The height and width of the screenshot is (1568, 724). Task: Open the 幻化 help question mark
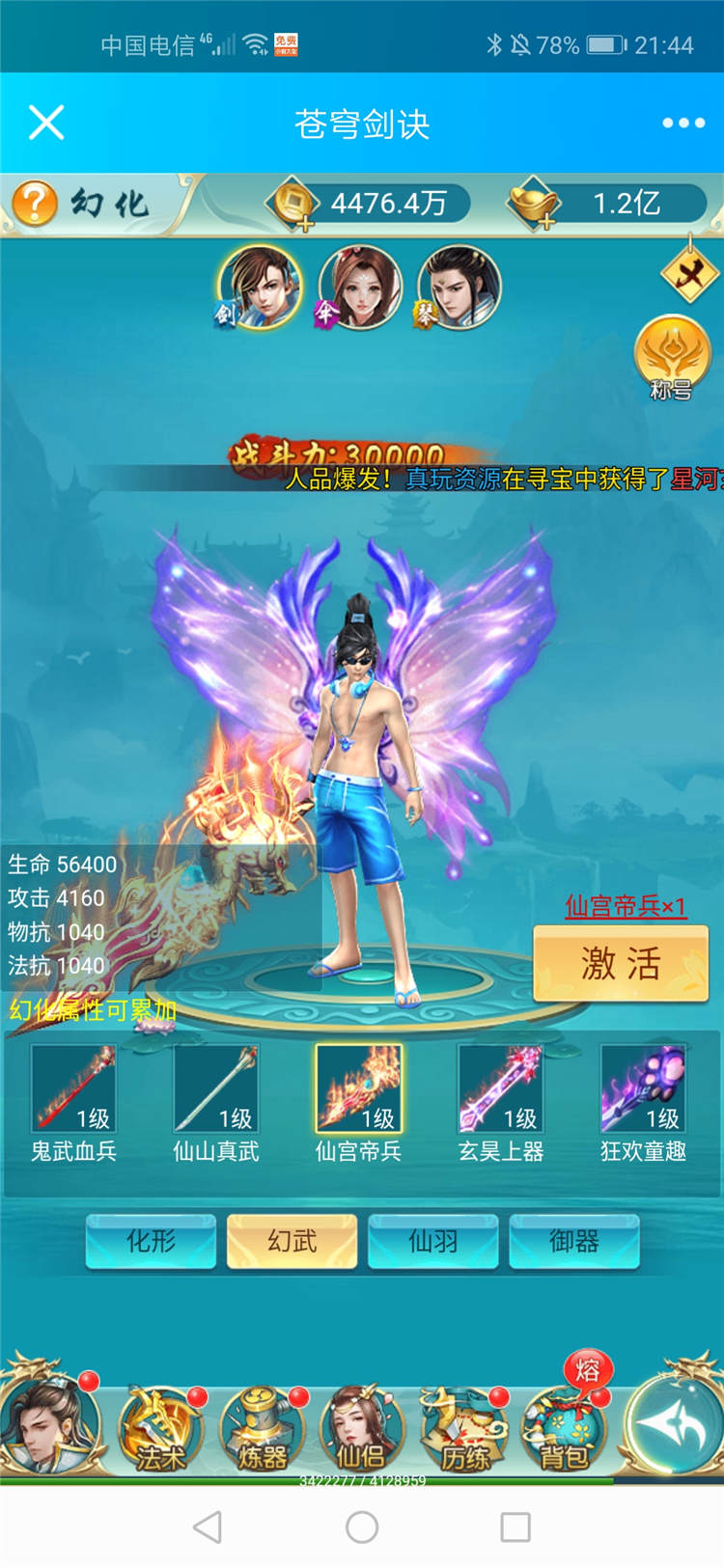point(35,203)
